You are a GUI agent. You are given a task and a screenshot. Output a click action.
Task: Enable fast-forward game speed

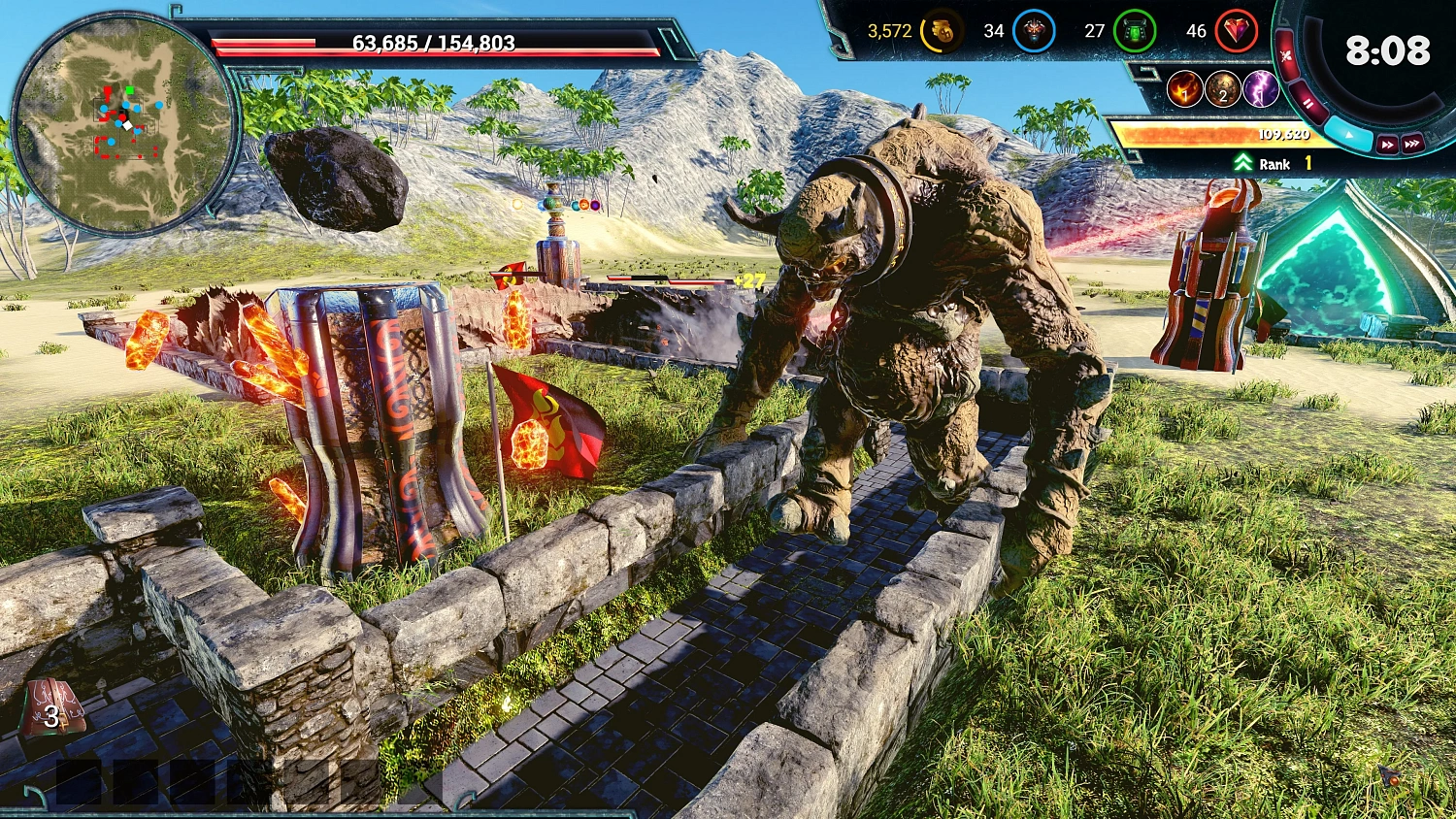(1387, 142)
